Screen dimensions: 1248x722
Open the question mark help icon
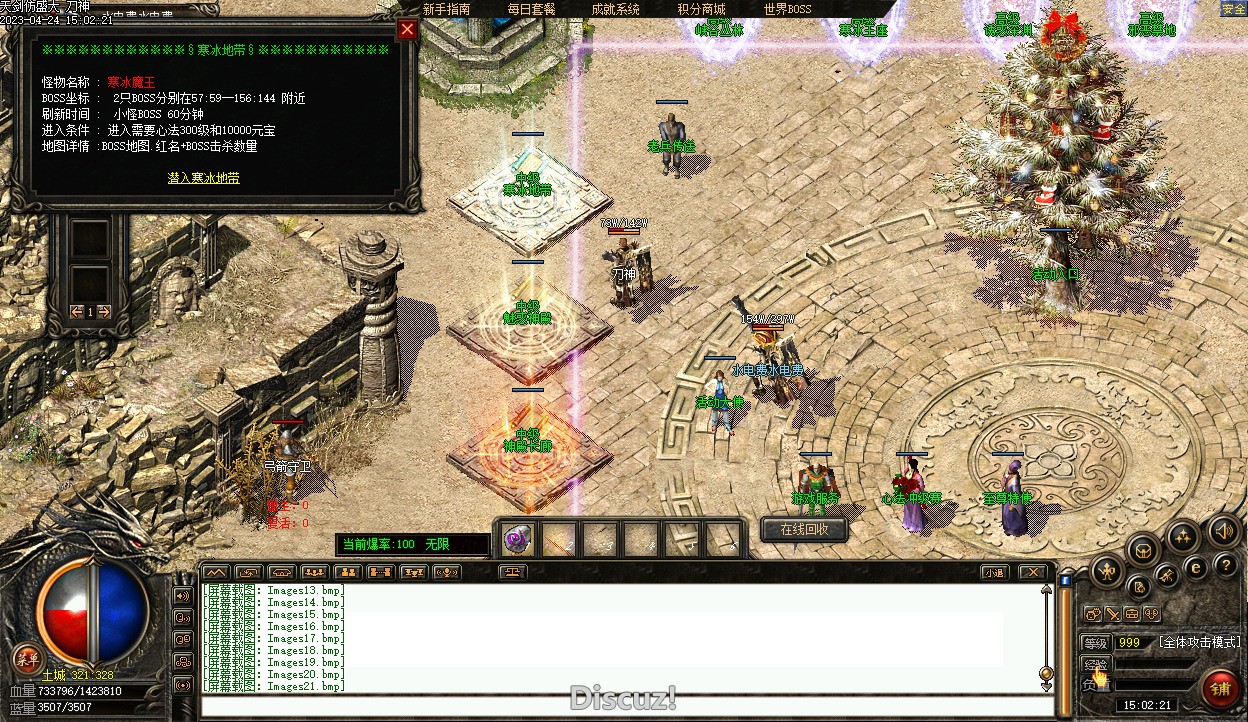pyautogui.click(x=1224, y=566)
